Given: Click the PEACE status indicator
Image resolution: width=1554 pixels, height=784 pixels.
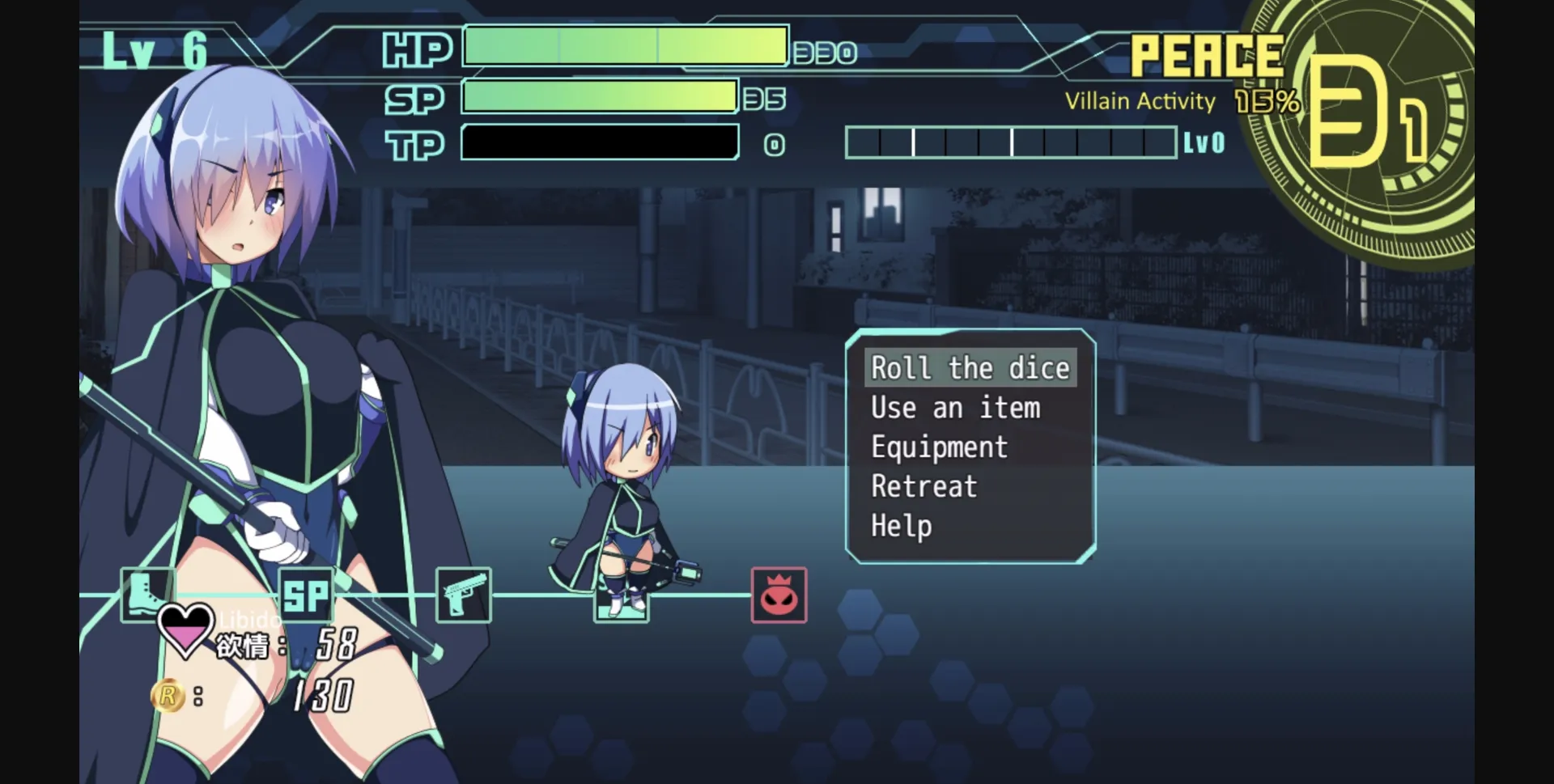Looking at the screenshot, I should point(1206,55).
